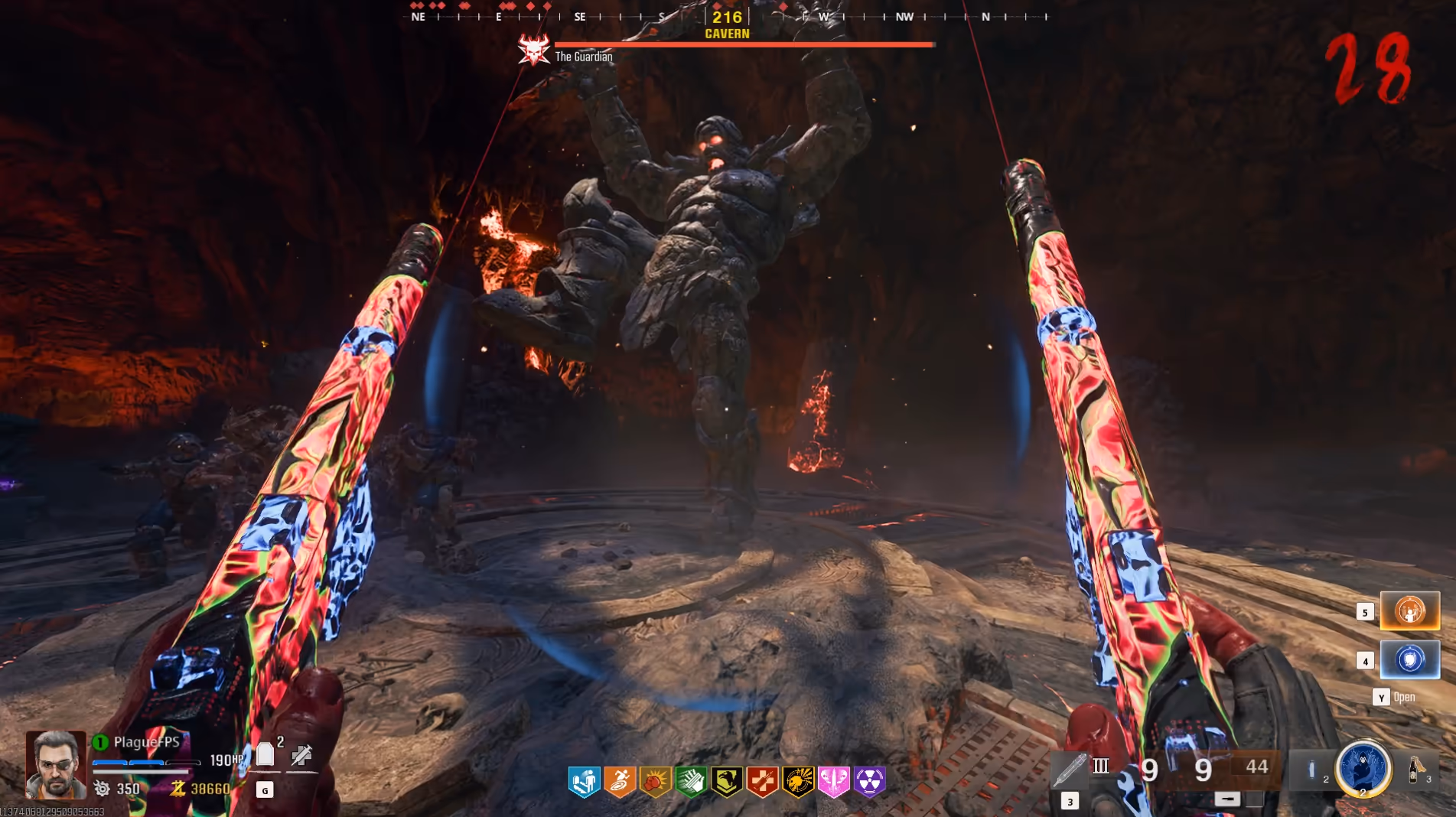Activate the orange GobbleGum in slot 5
This screenshot has width=1456, height=817.
(1409, 611)
